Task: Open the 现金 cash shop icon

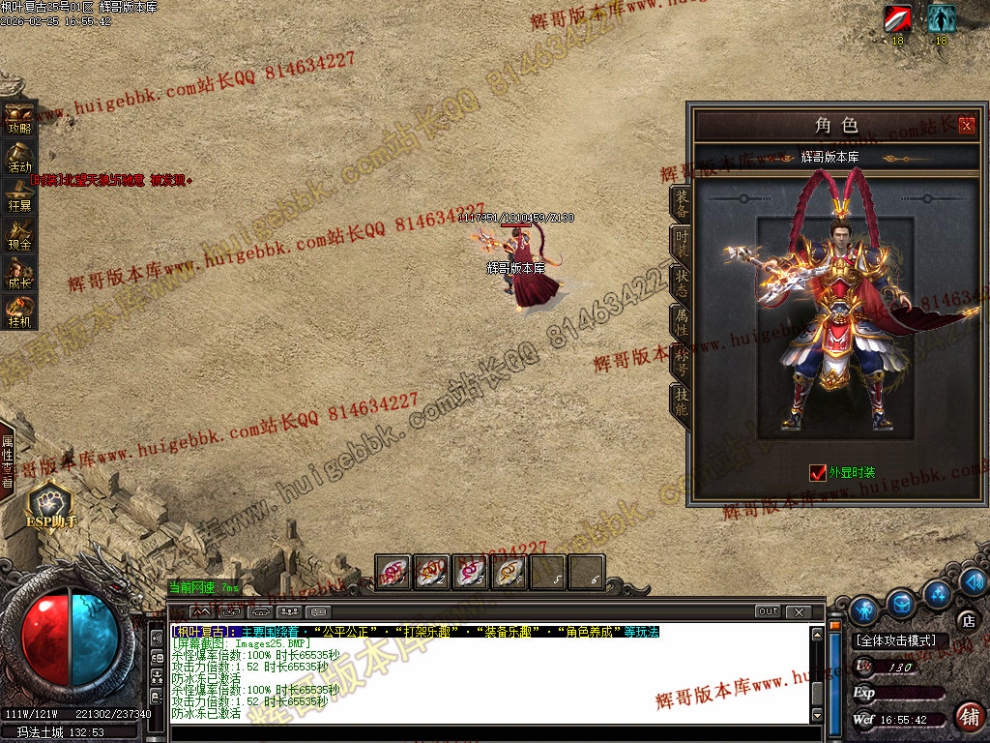Action: [19, 233]
